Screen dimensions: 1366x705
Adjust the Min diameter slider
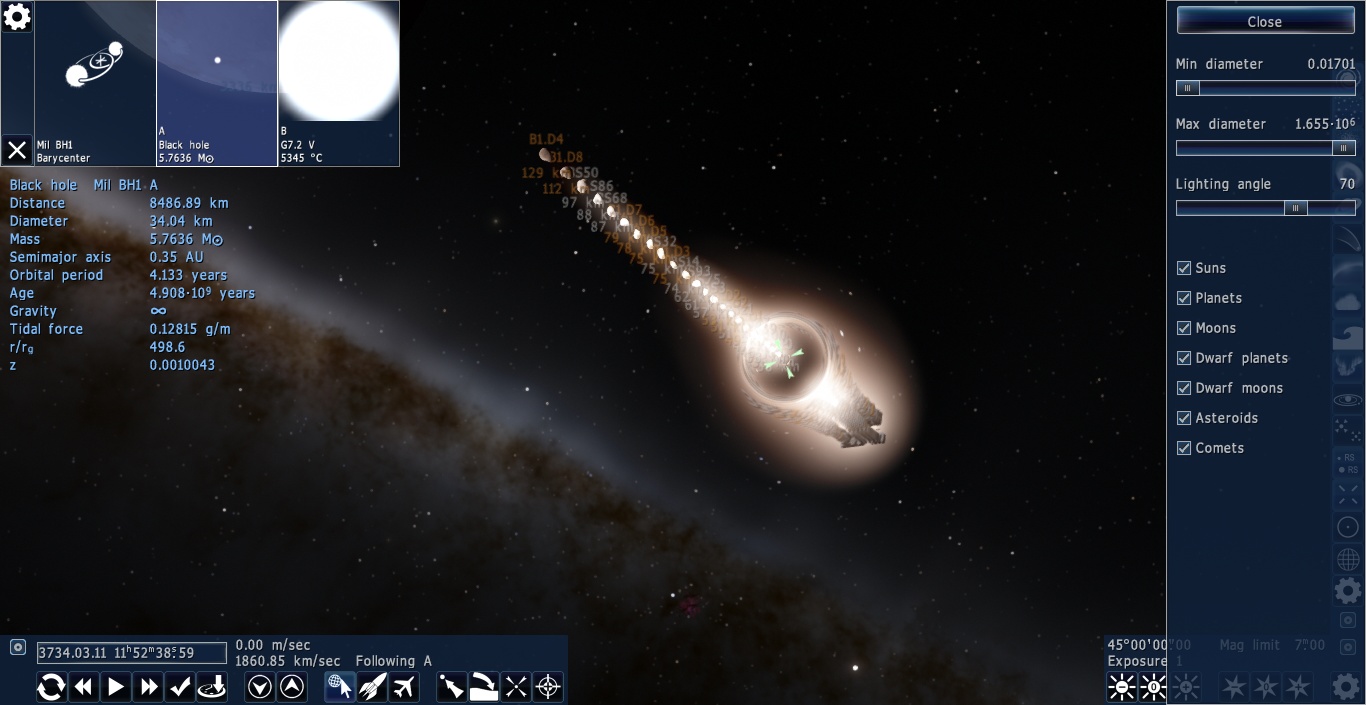[x=1187, y=88]
